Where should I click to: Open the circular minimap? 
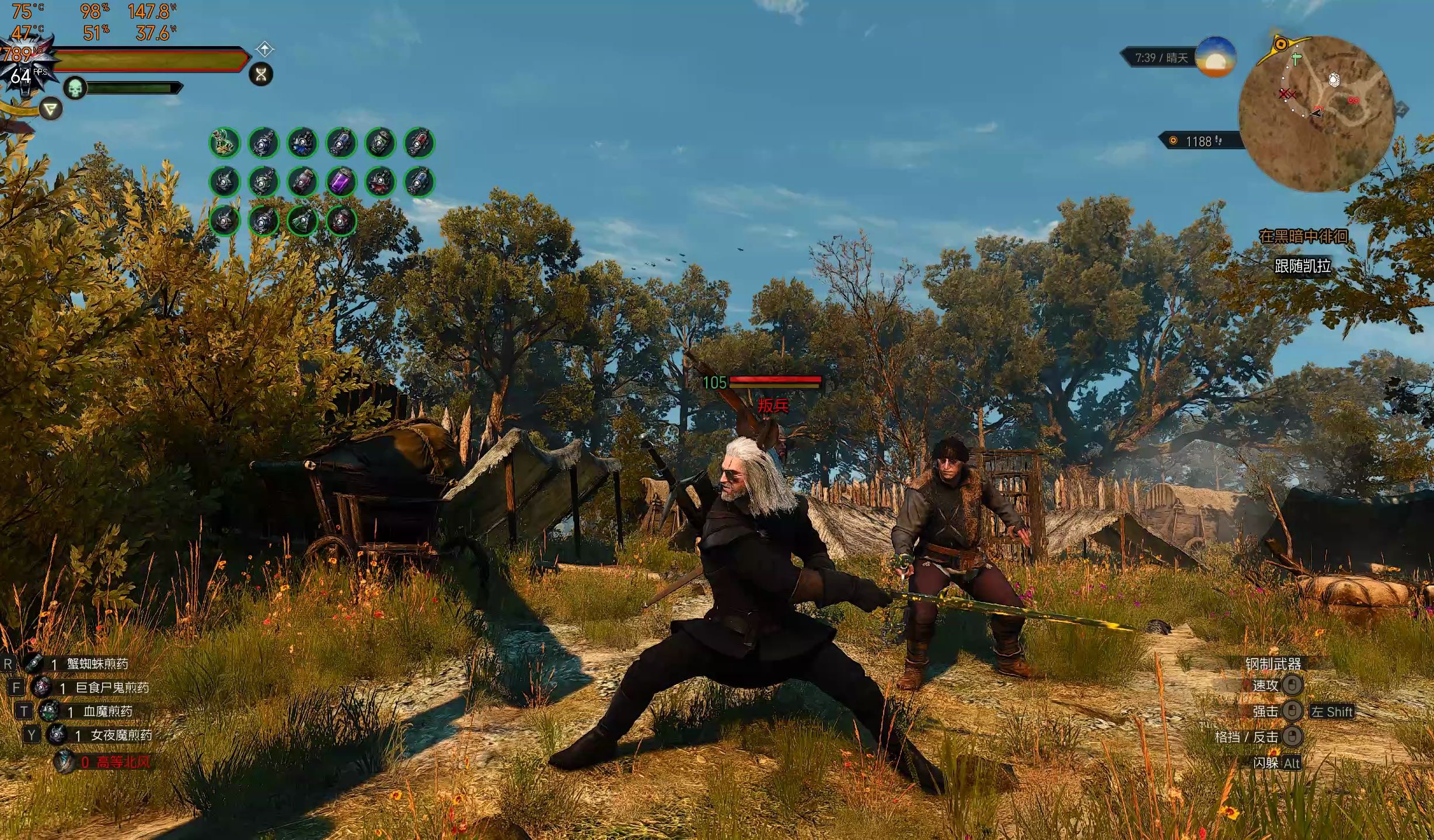tap(1316, 114)
